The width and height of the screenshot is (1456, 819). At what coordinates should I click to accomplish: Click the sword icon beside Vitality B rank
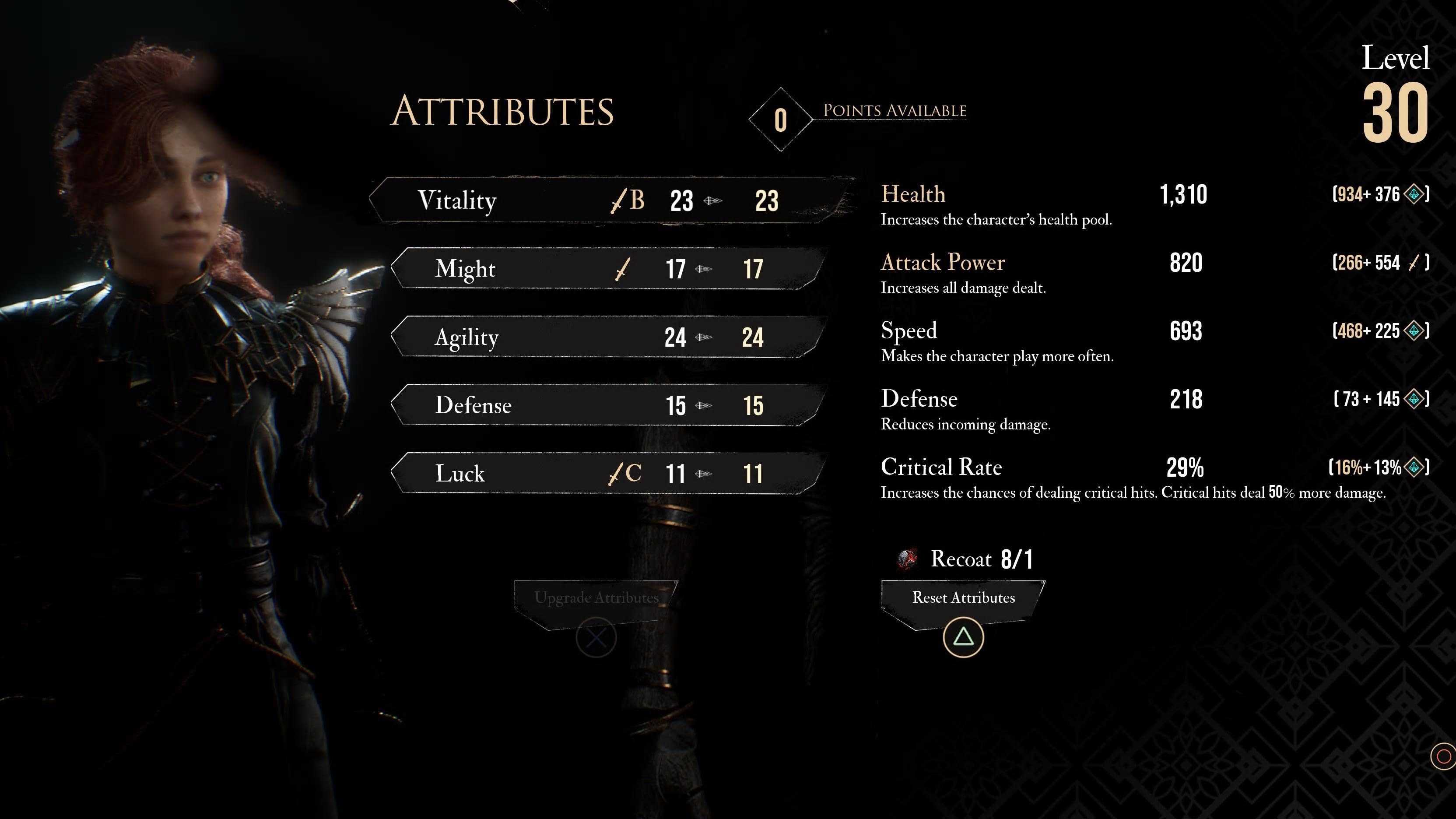click(618, 201)
